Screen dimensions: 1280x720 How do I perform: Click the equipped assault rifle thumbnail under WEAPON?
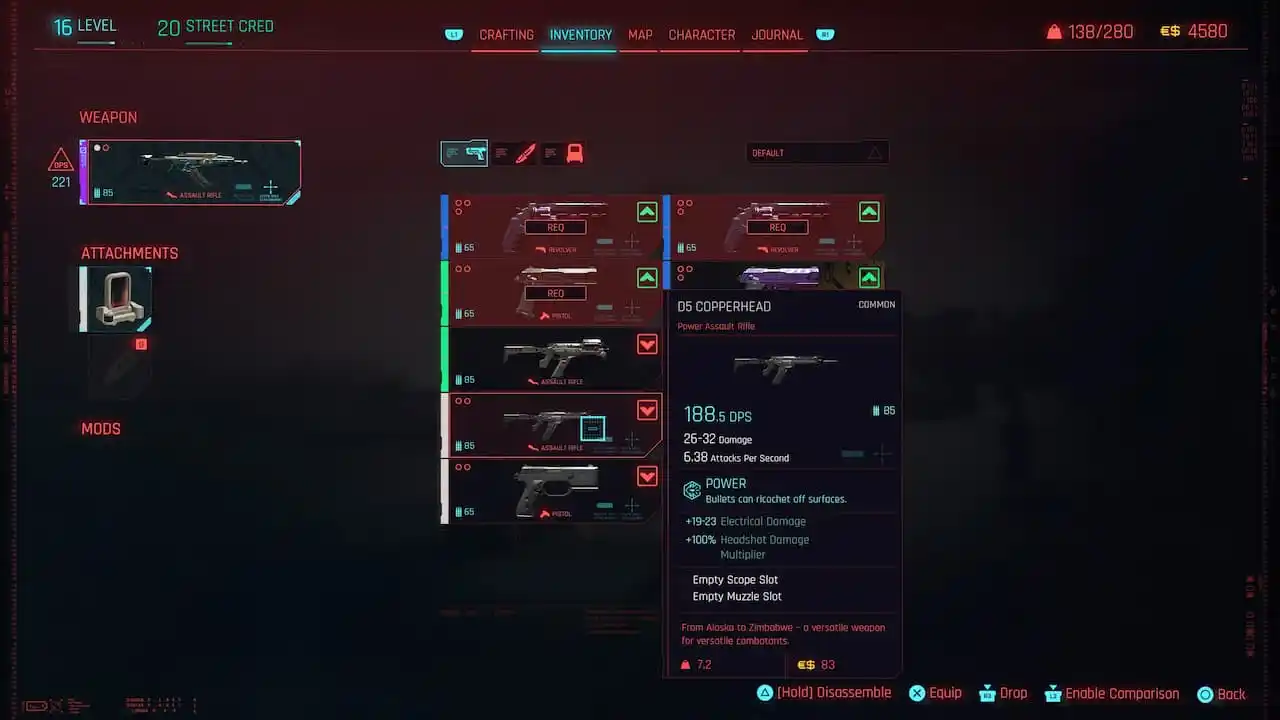click(190, 170)
